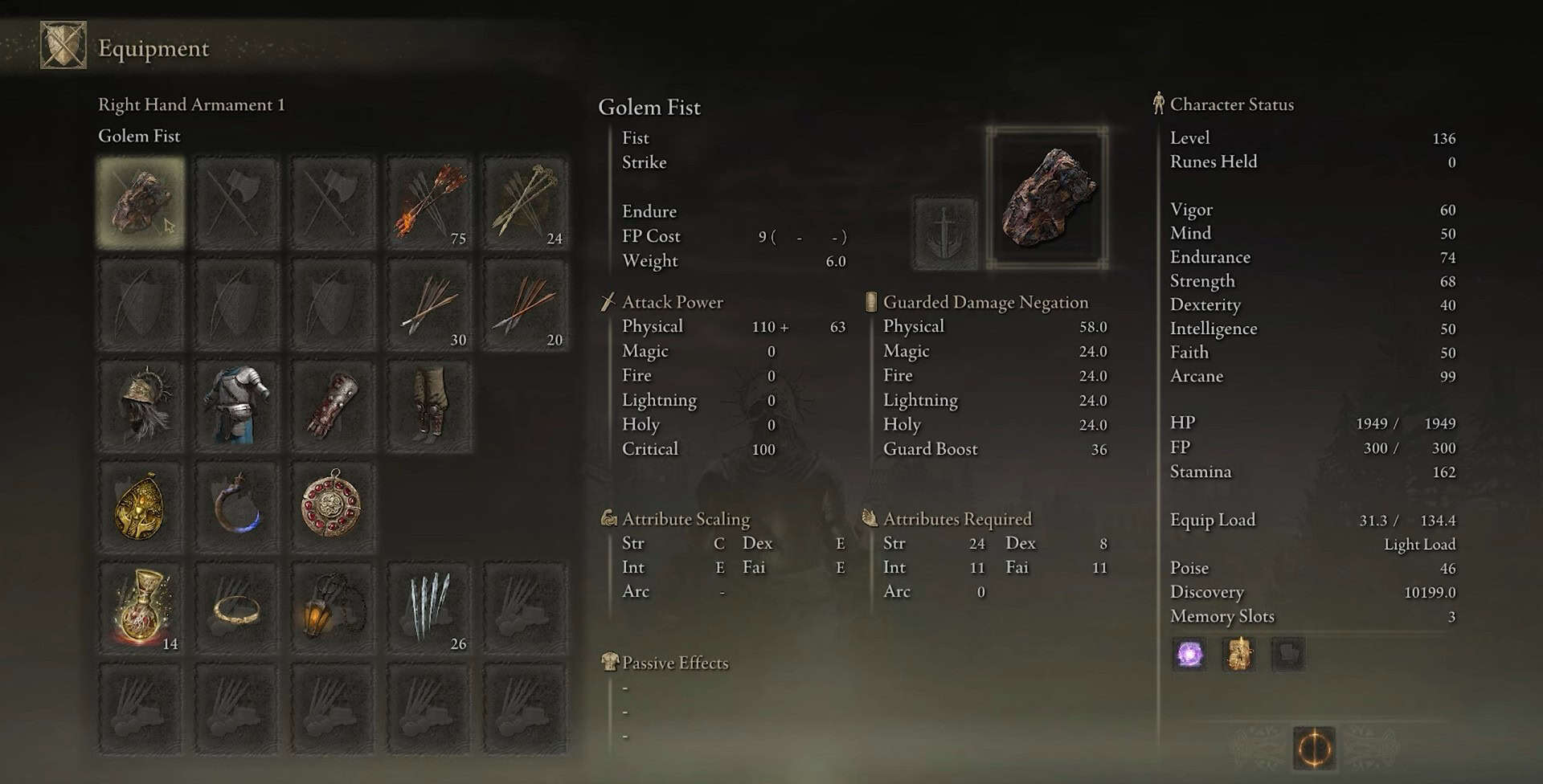Choose the golden ring quick item
1543x784 pixels.
click(237, 608)
